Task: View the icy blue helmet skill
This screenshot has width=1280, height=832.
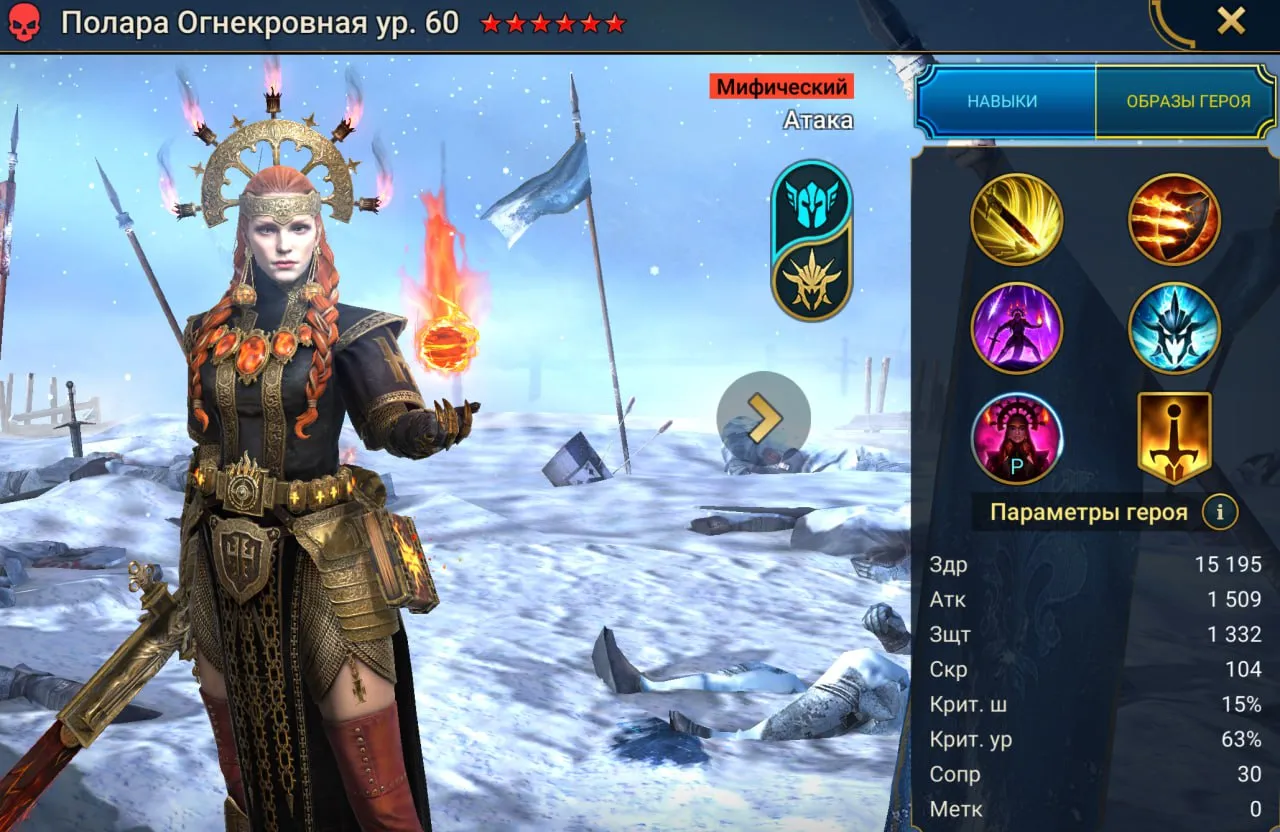Action: pyautogui.click(x=1174, y=328)
